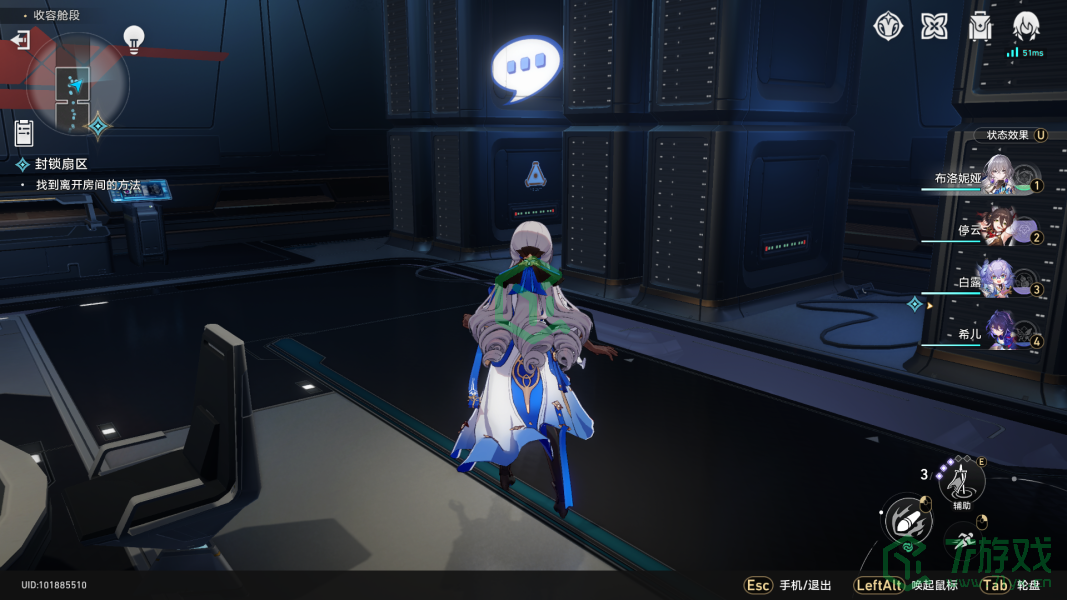This screenshot has height=600, width=1067.
Task: Open the lightbulb hint icon
Action: coord(133,38)
